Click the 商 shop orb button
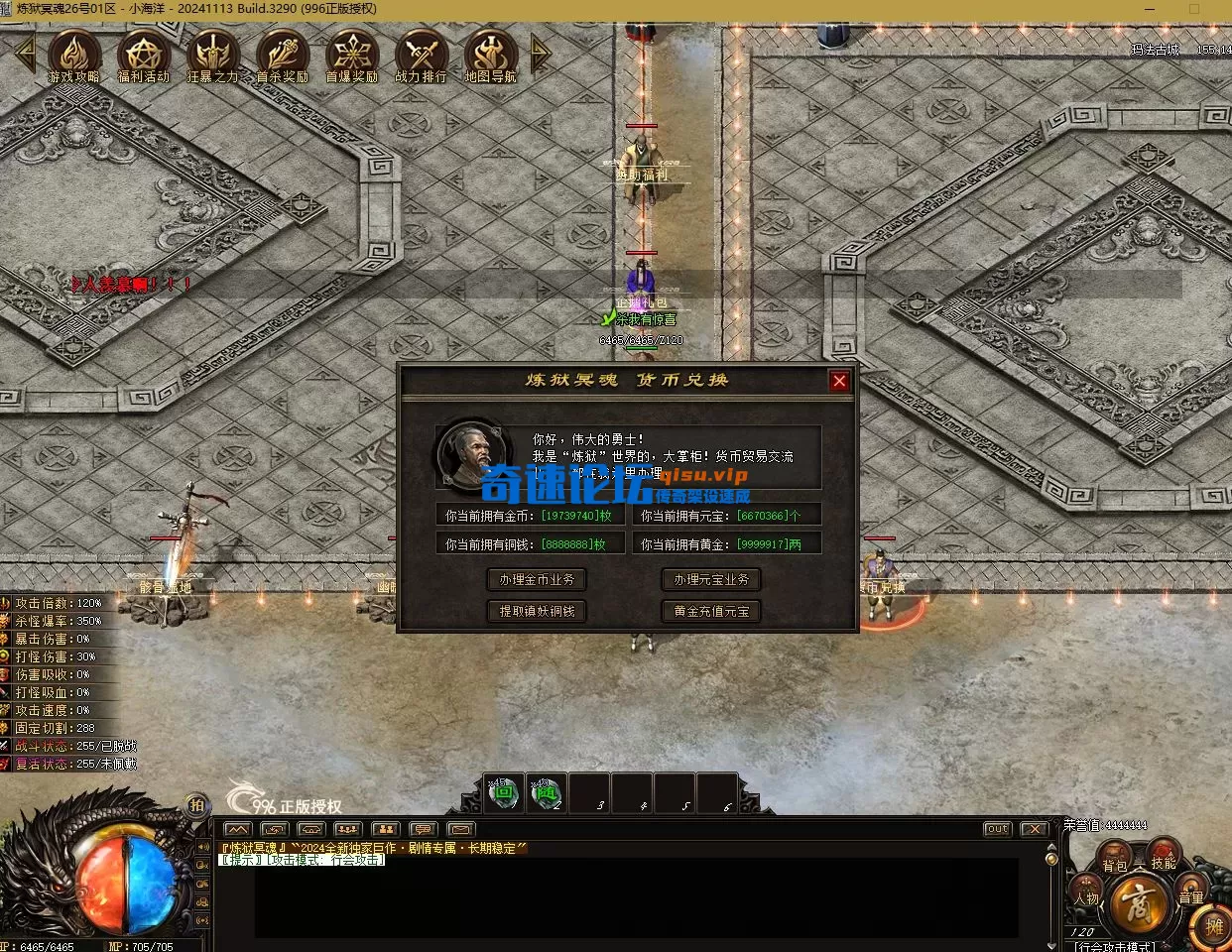Screen dimensions: 1232x952 tap(1136, 902)
